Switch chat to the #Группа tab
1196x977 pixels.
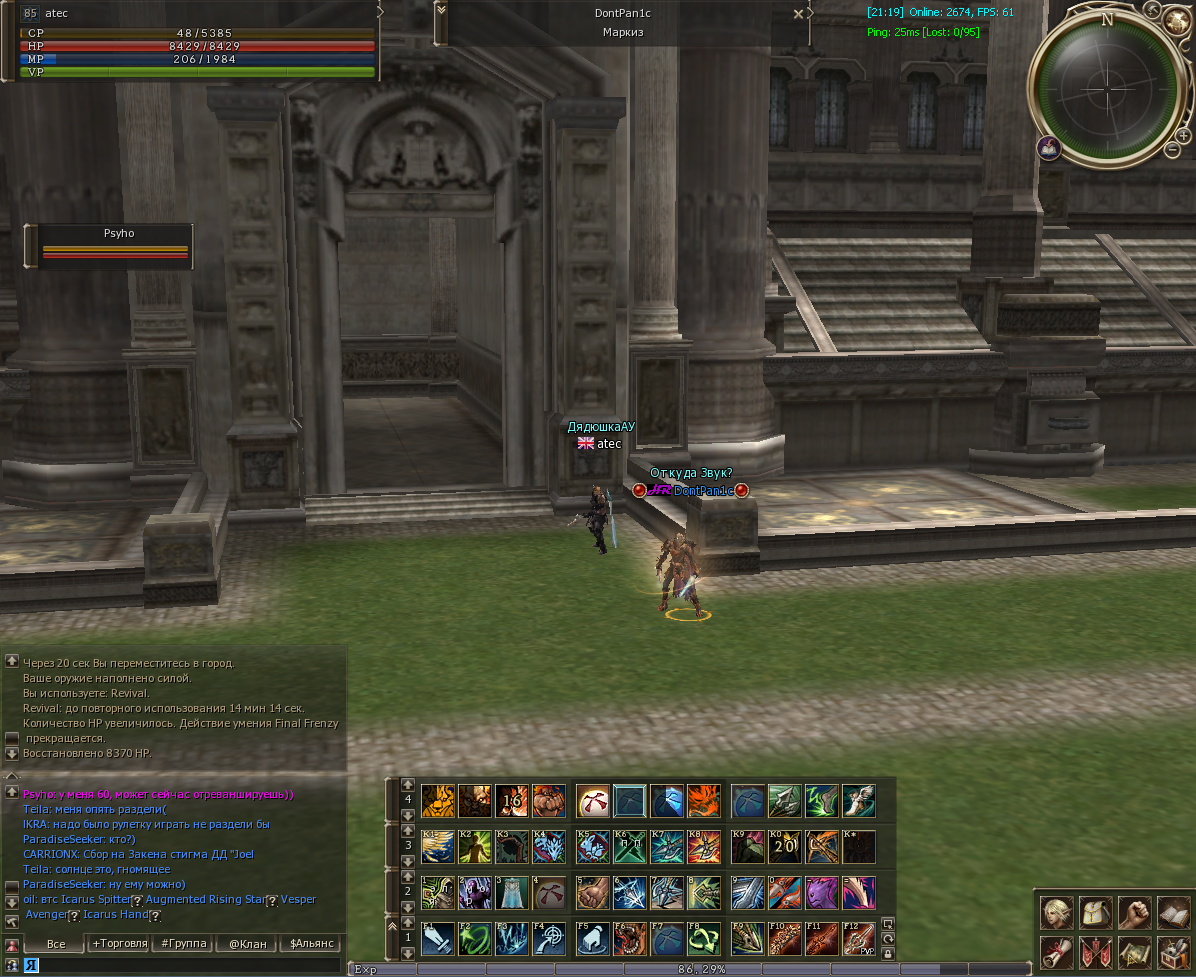184,943
